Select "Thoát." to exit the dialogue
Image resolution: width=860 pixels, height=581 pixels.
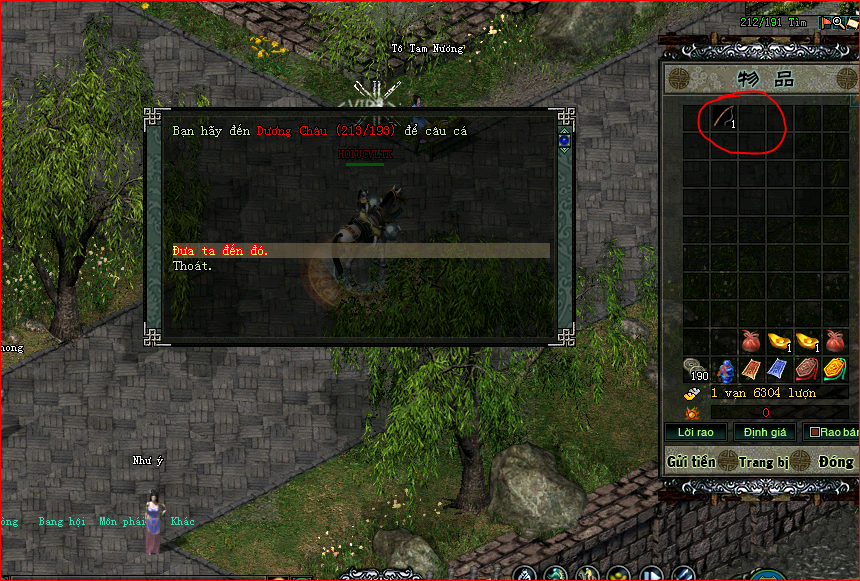192,266
